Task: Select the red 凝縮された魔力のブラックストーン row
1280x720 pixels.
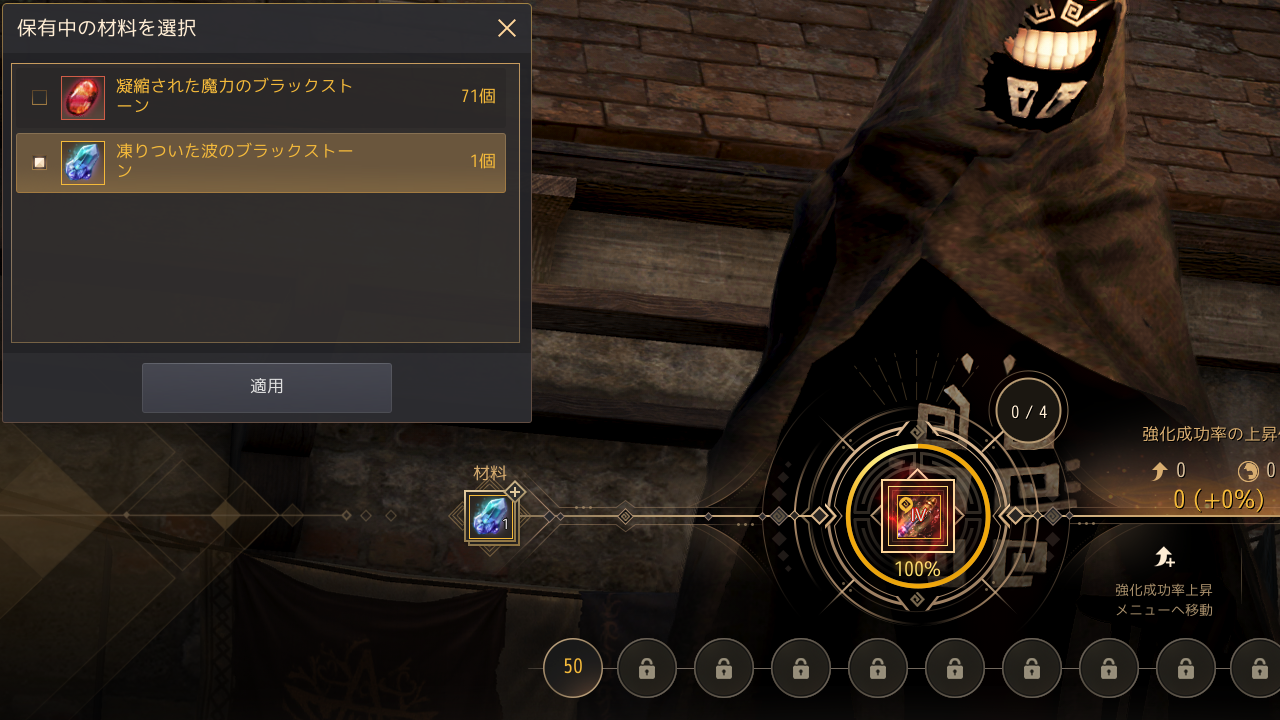Action: 260,97
